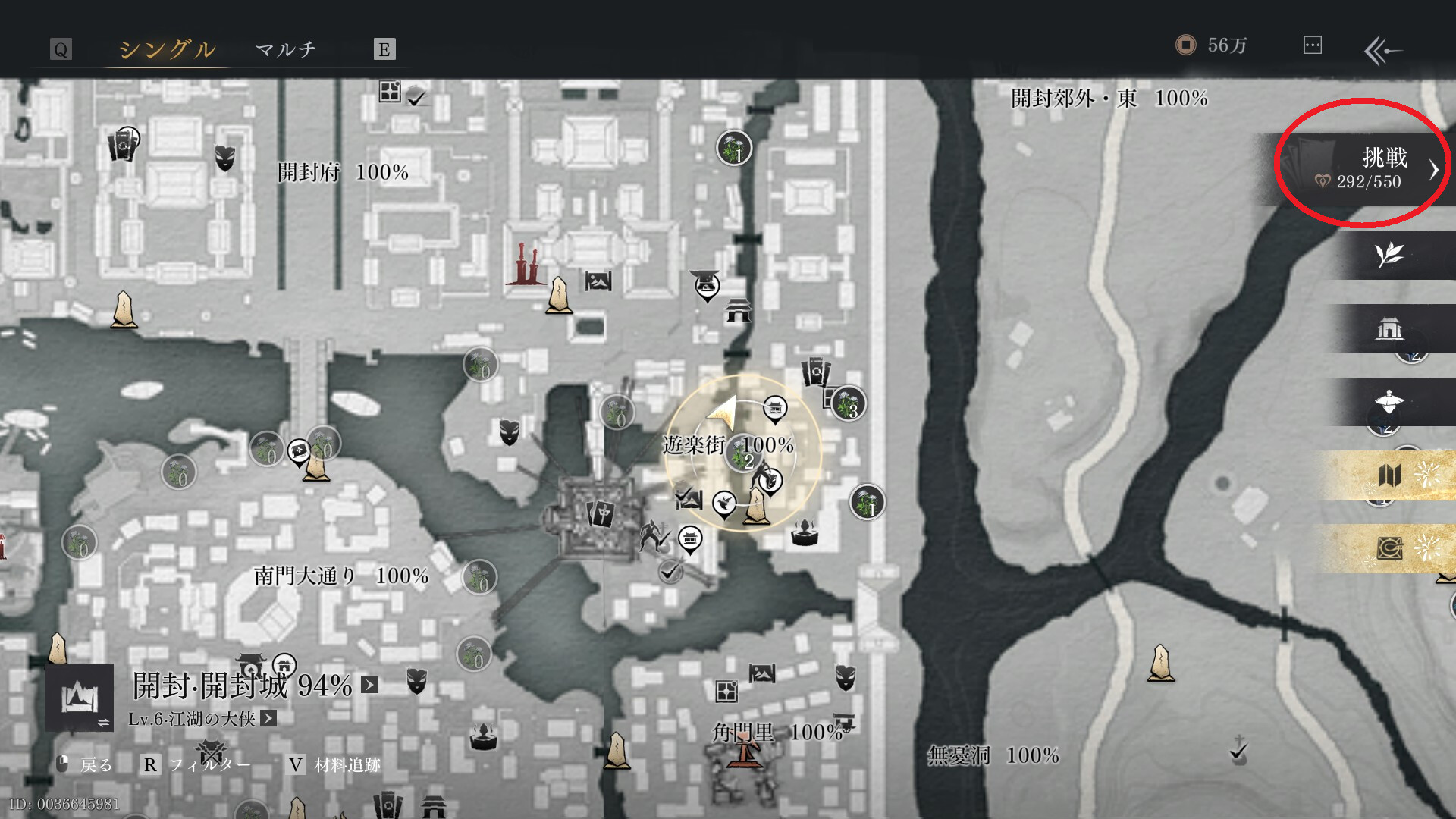Open the フィルター map filter
Screen dimensions: 1456x819
[x=197, y=764]
